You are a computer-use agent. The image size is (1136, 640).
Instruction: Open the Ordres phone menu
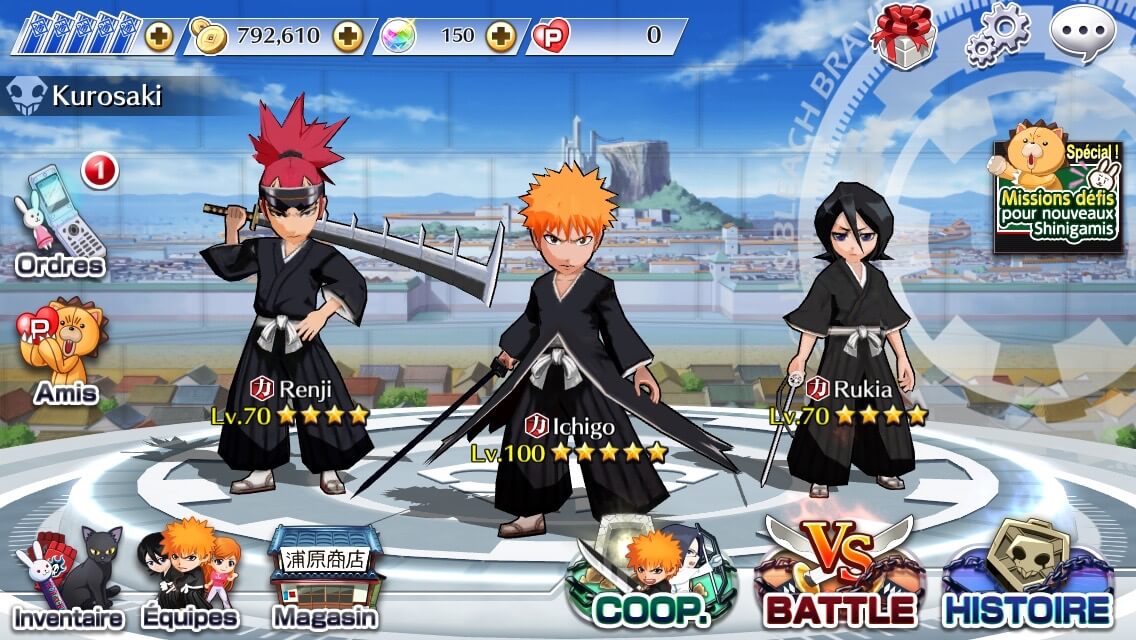click(60, 225)
